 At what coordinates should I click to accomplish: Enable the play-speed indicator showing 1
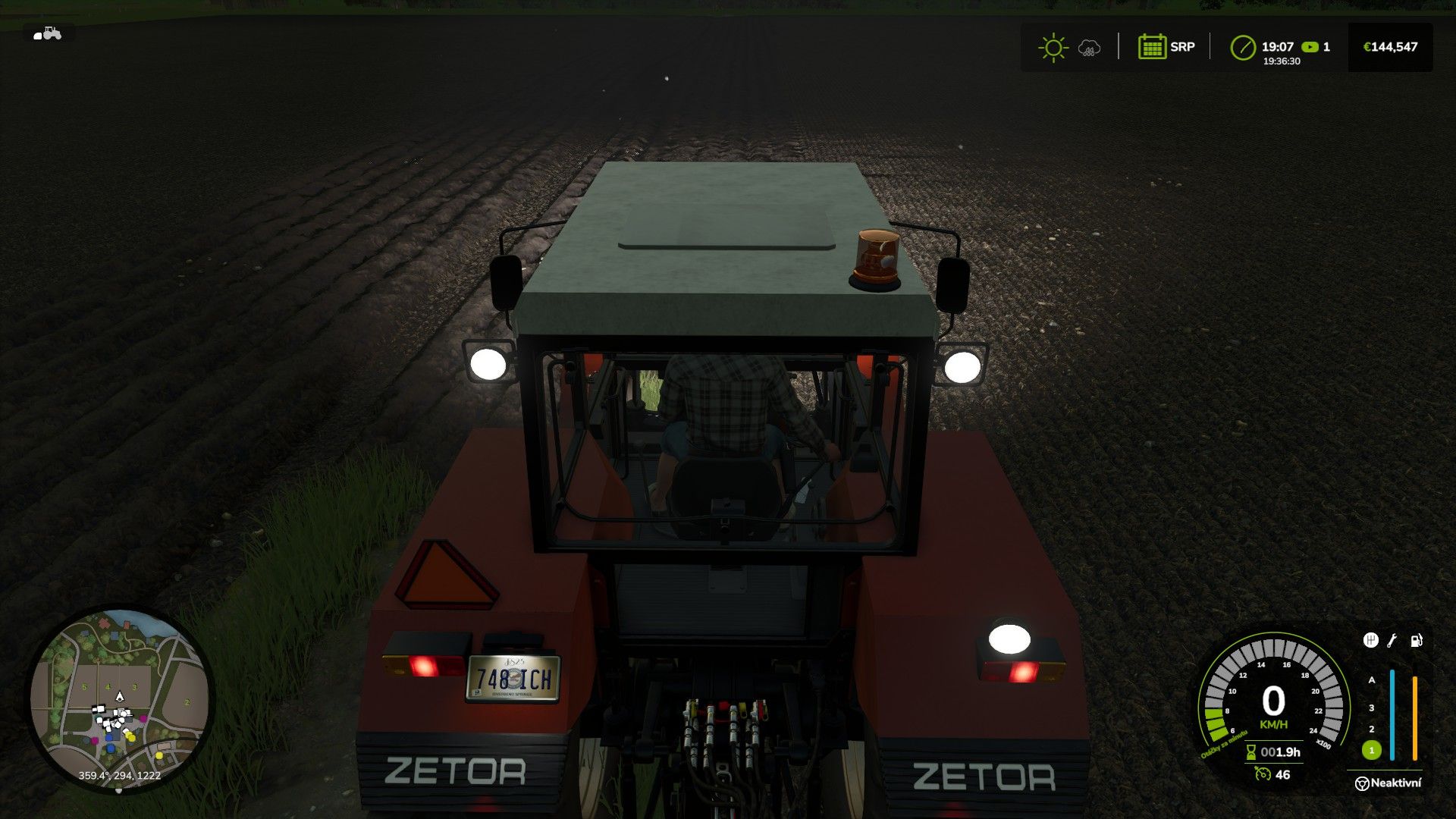pos(1313,46)
